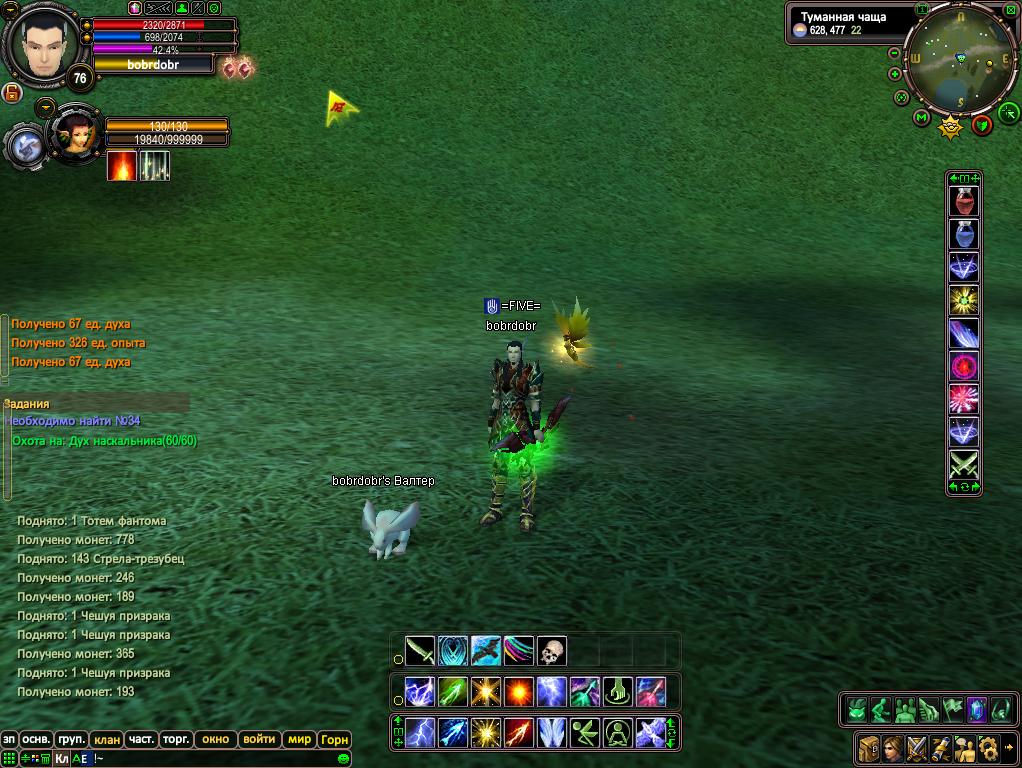Activate the green sword skill icon
Viewport: 1022px width, 768px height.
(x=420, y=651)
